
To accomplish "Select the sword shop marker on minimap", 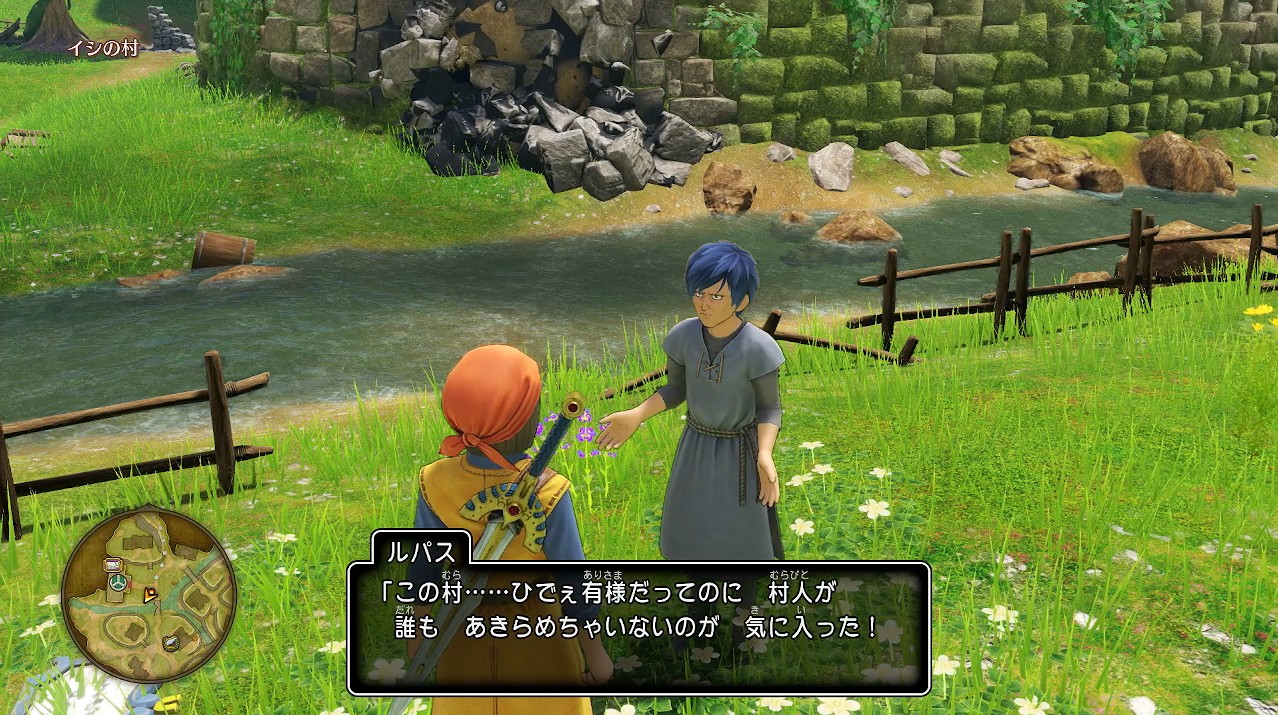I will click(172, 642).
